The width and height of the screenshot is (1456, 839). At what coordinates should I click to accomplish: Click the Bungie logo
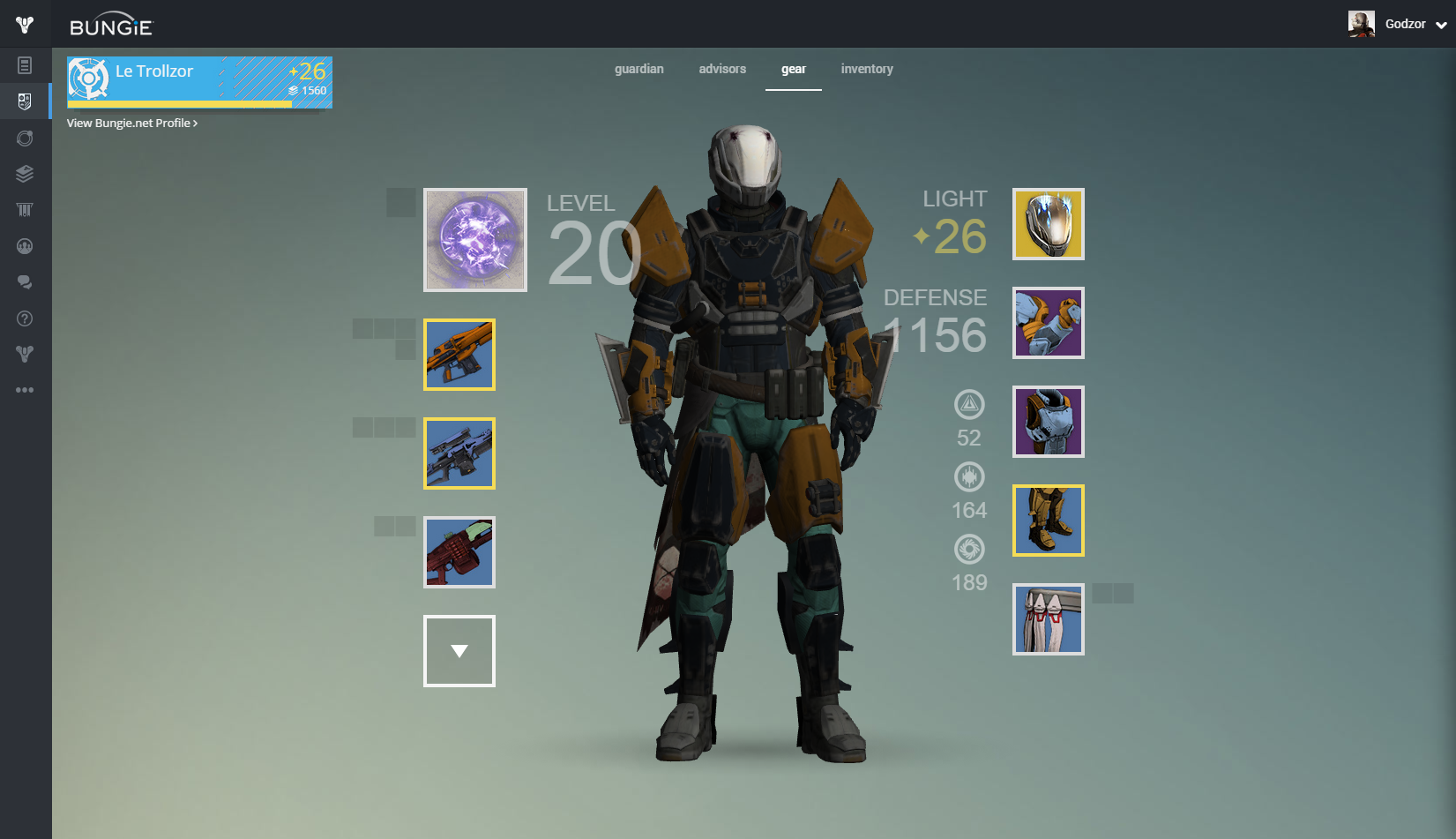pos(111,25)
